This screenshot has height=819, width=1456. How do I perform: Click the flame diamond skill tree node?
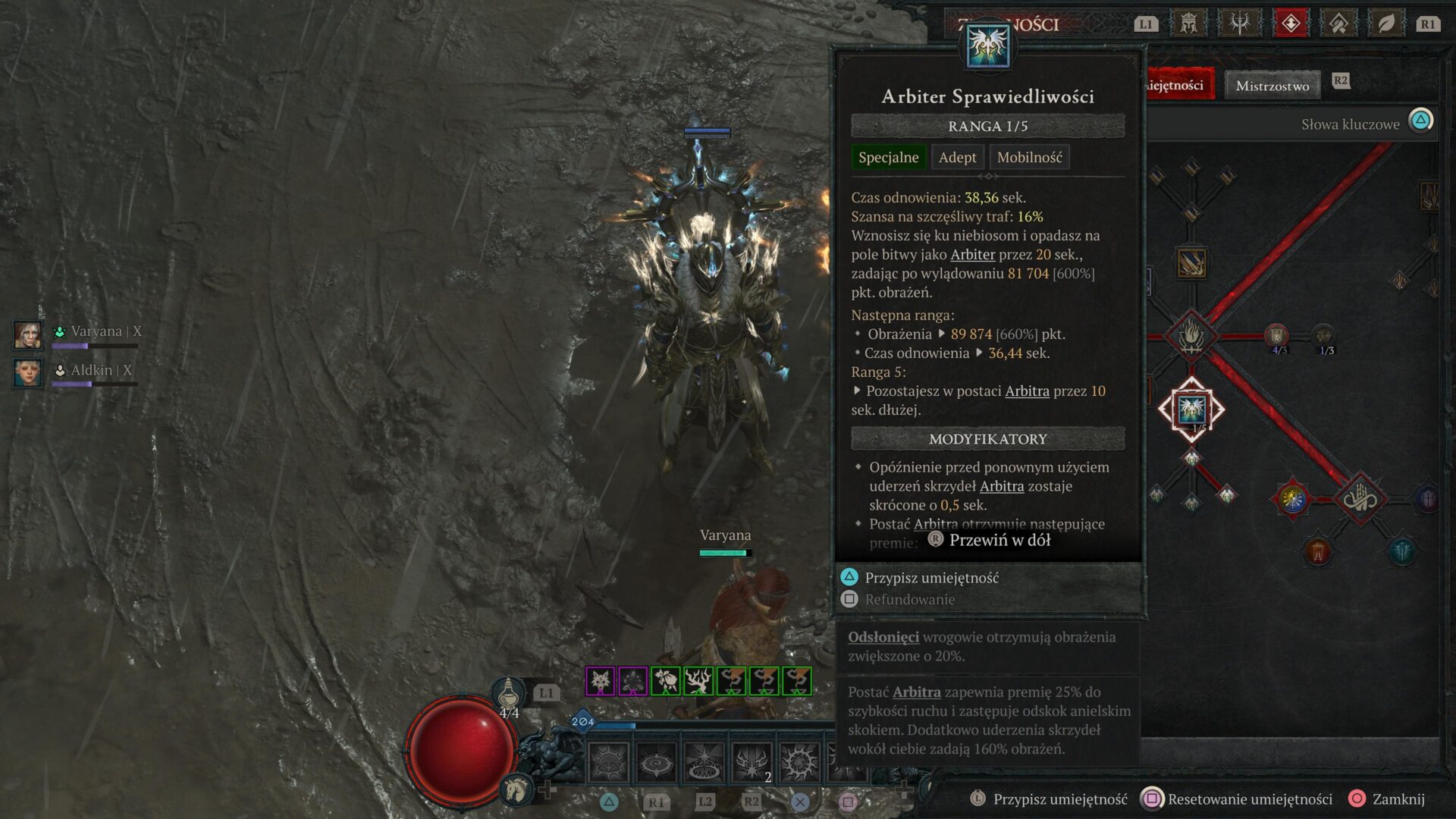1191,335
